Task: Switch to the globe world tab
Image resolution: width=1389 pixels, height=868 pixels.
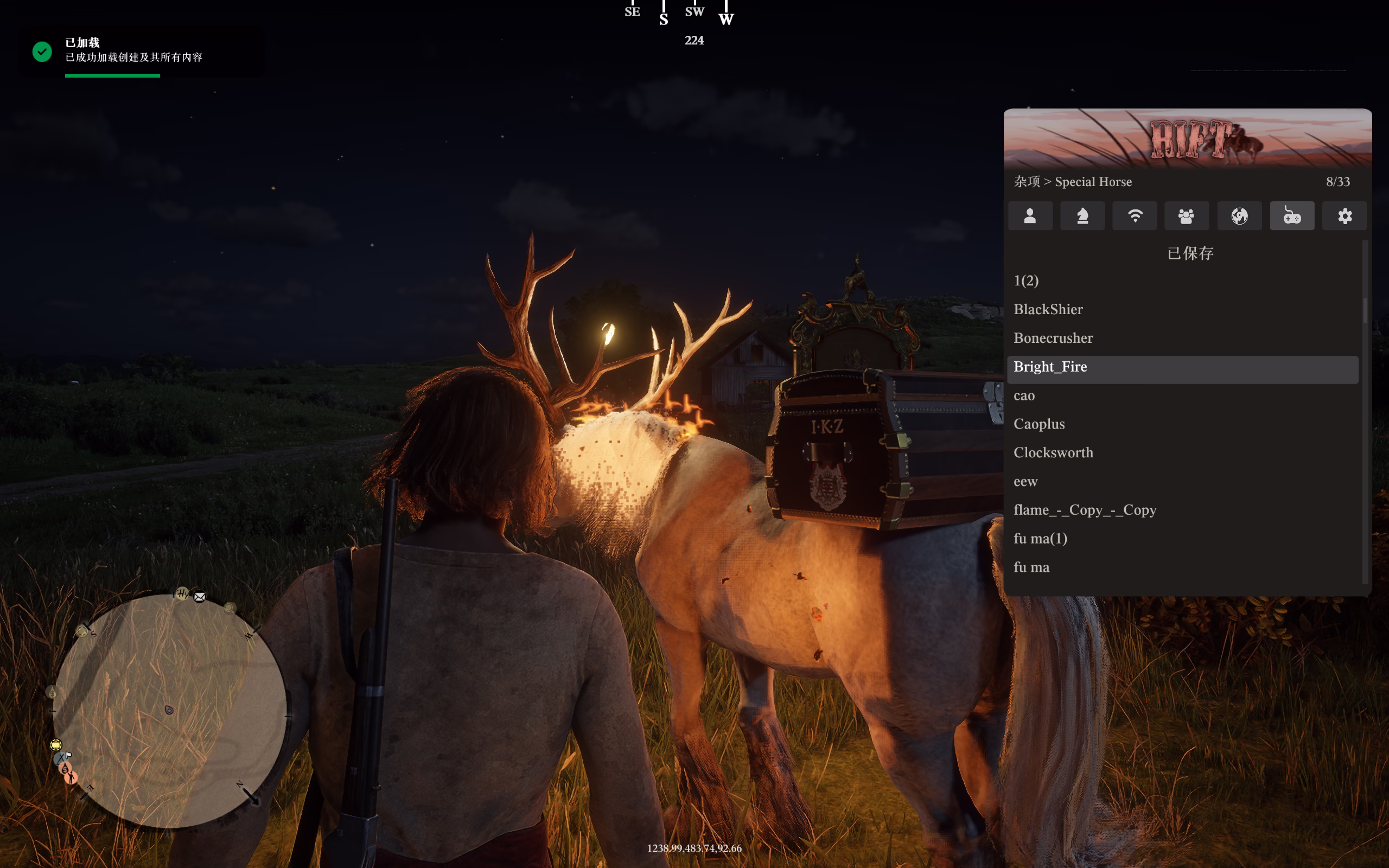Action: [1239, 216]
